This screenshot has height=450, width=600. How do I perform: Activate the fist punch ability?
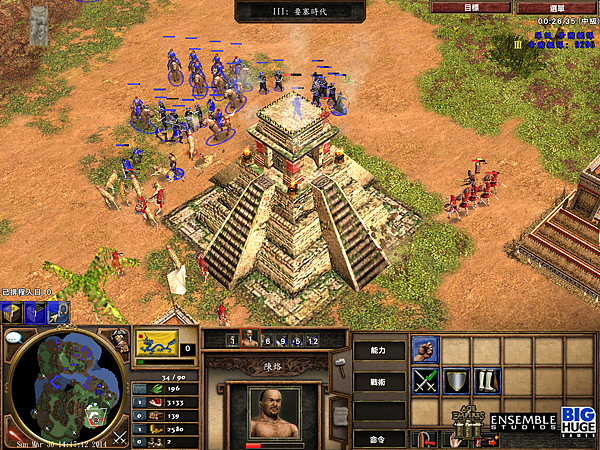(425, 349)
